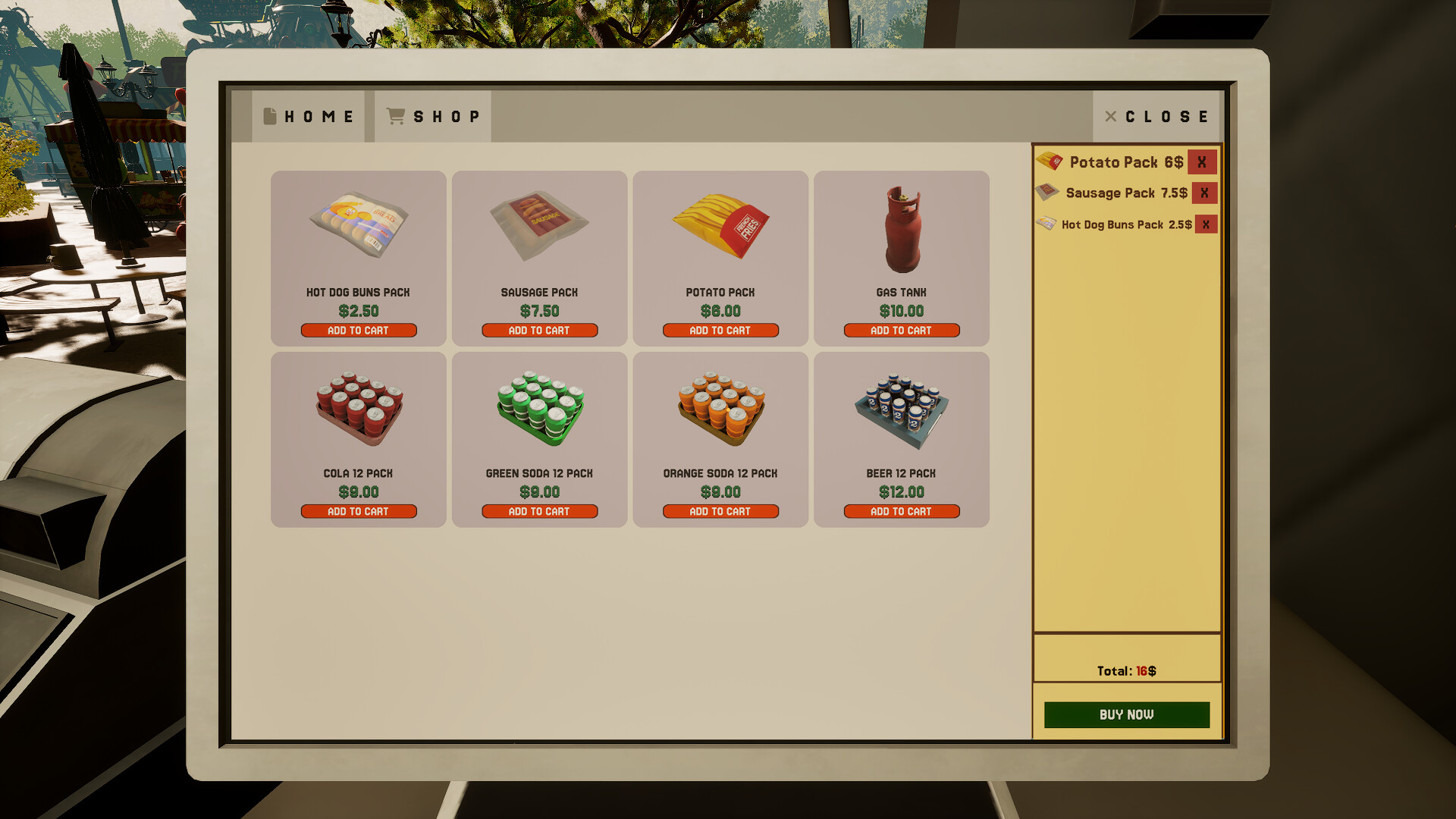1456x819 pixels.
Task: Switch to the Home tab
Action: click(x=307, y=115)
